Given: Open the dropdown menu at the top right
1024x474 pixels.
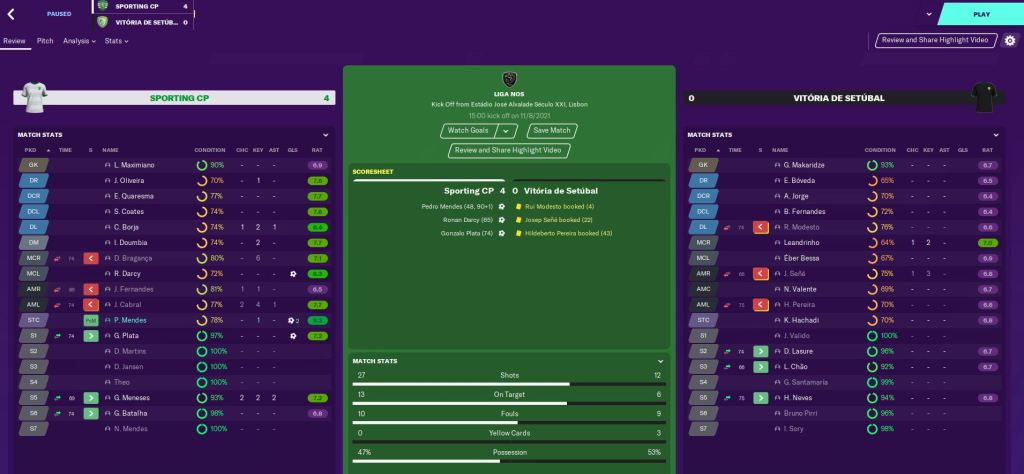Looking at the screenshot, I should coord(929,15).
